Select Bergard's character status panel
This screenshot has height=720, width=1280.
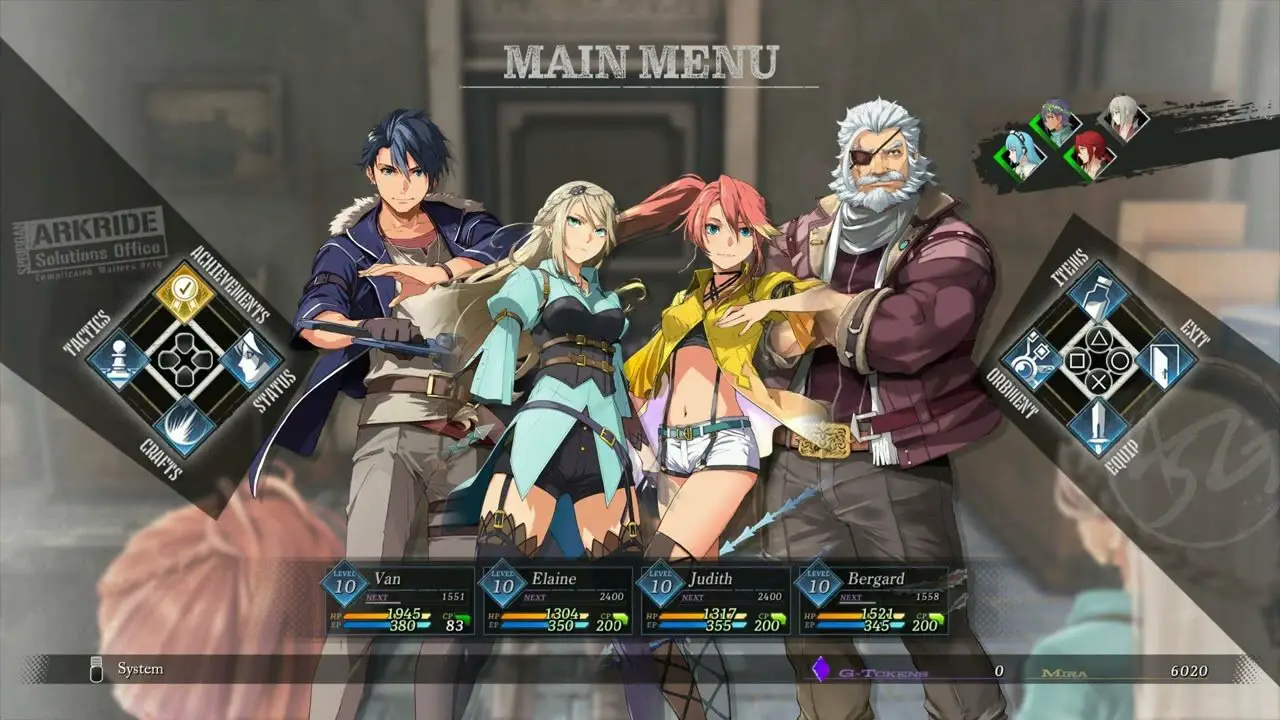(x=870, y=601)
